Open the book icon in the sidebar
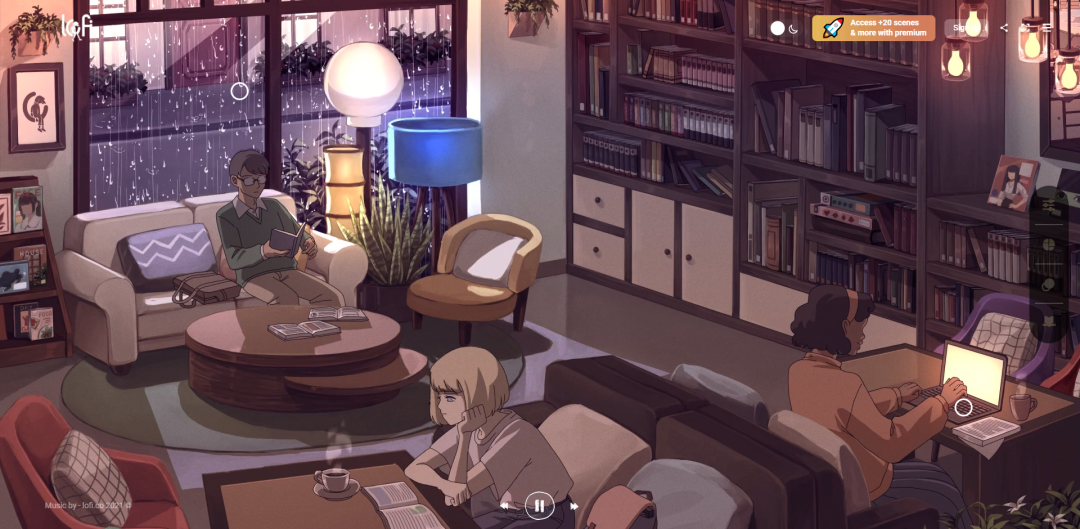Screen dimensions: 1080x529 click(x=1049, y=322)
